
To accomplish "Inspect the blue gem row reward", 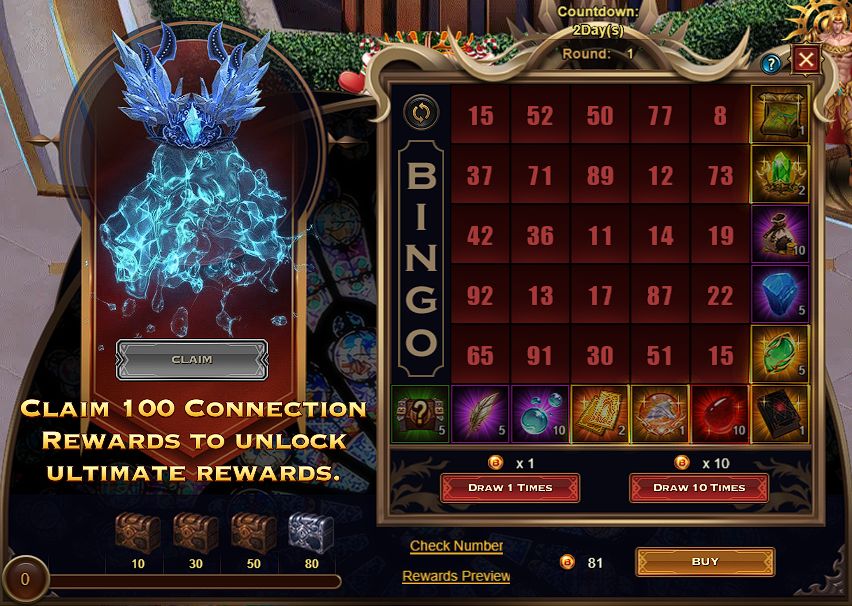I will [x=780, y=295].
